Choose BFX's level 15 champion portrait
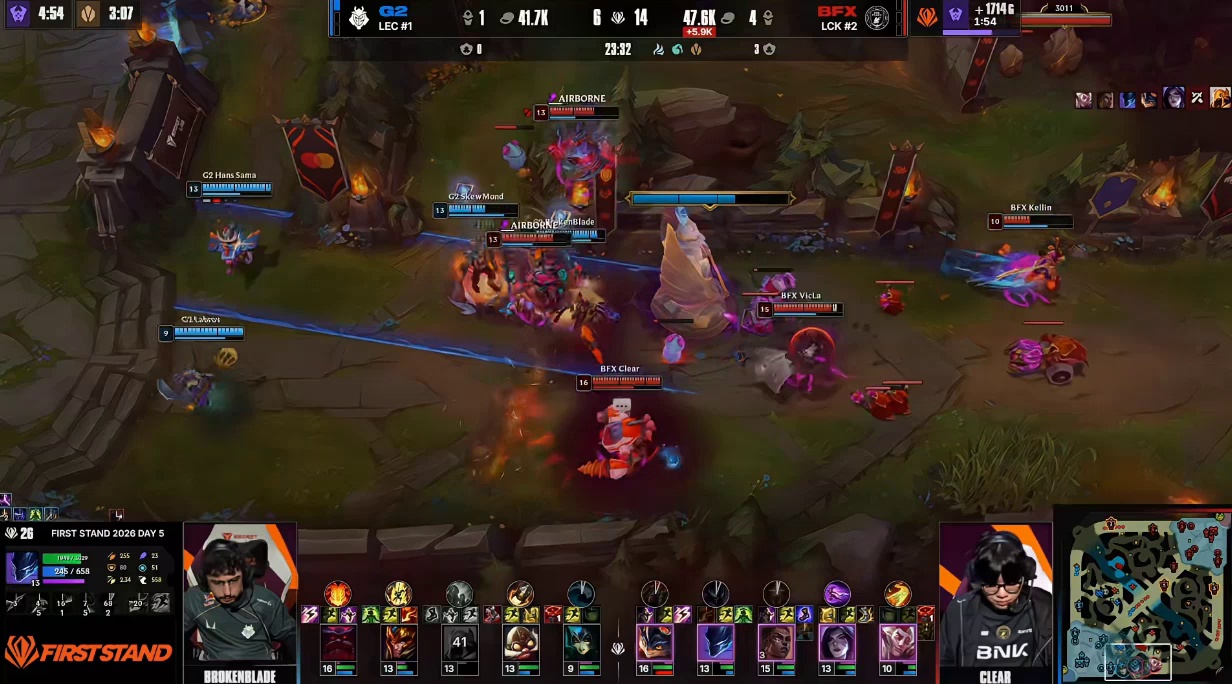Screen dimensions: 1232x684 tap(776, 643)
